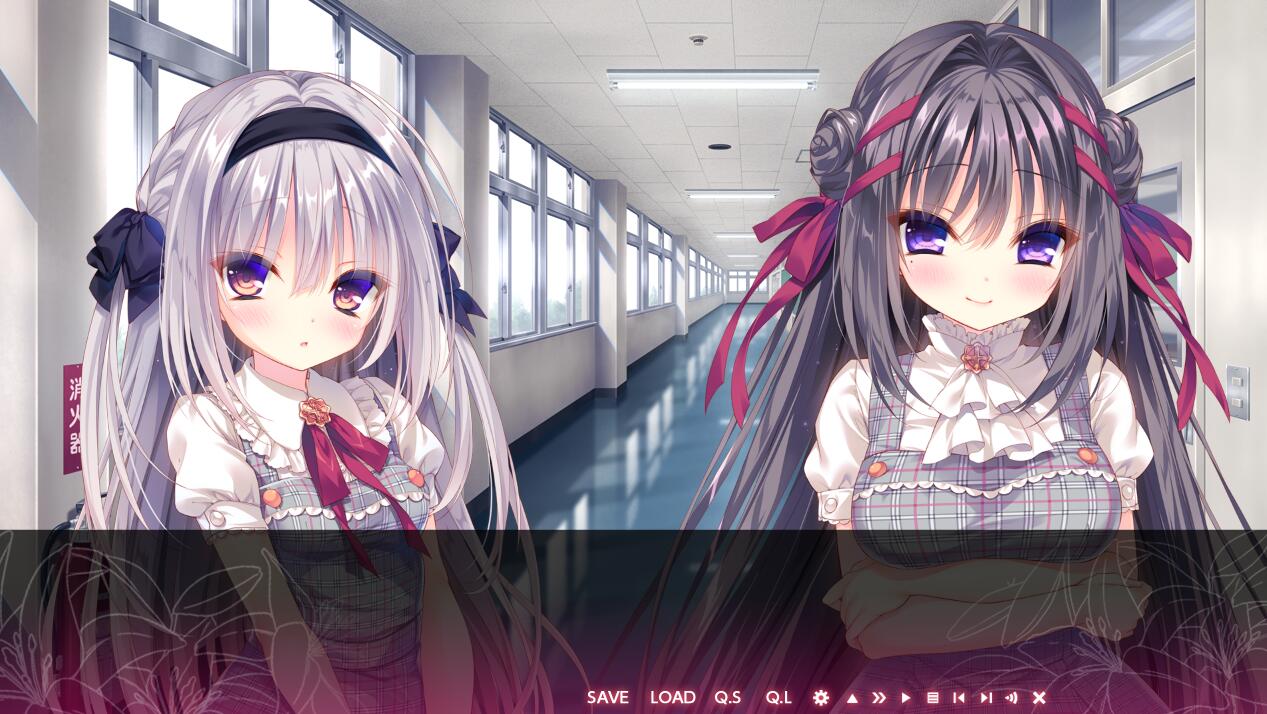Open settings via the gear icon
This screenshot has height=714, width=1267.
[821, 697]
